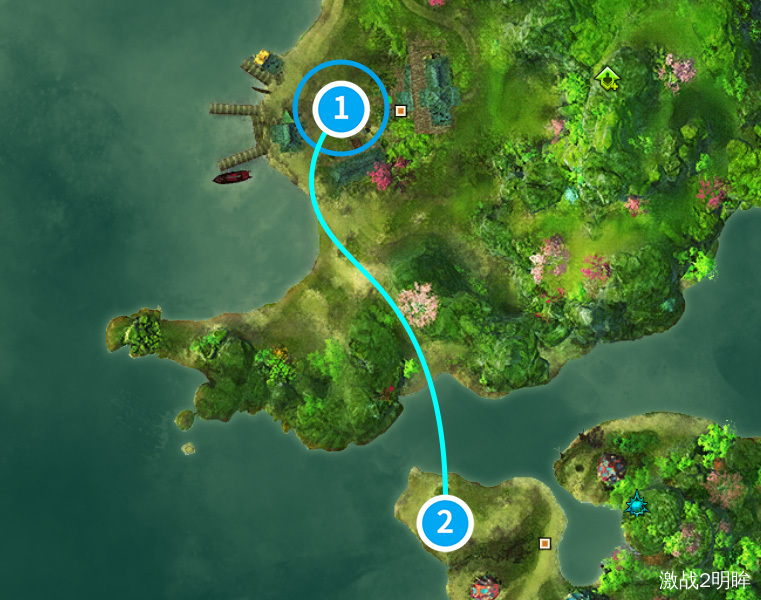Select the numbered route marker 2
This screenshot has width=761, height=600.
click(x=444, y=522)
